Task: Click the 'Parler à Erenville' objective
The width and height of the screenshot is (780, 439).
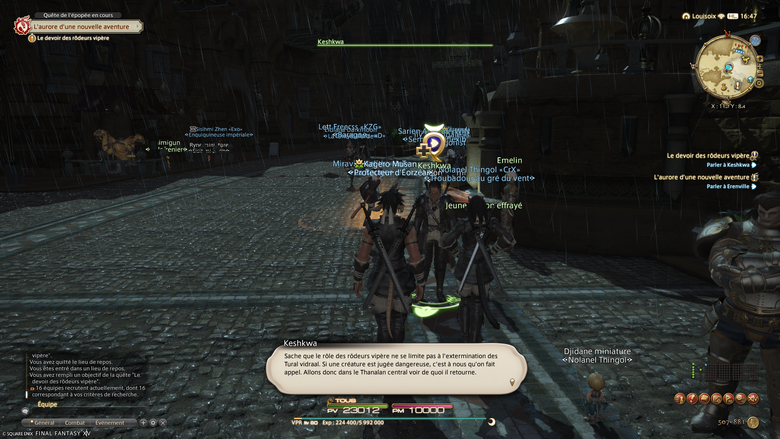Action: (x=728, y=186)
